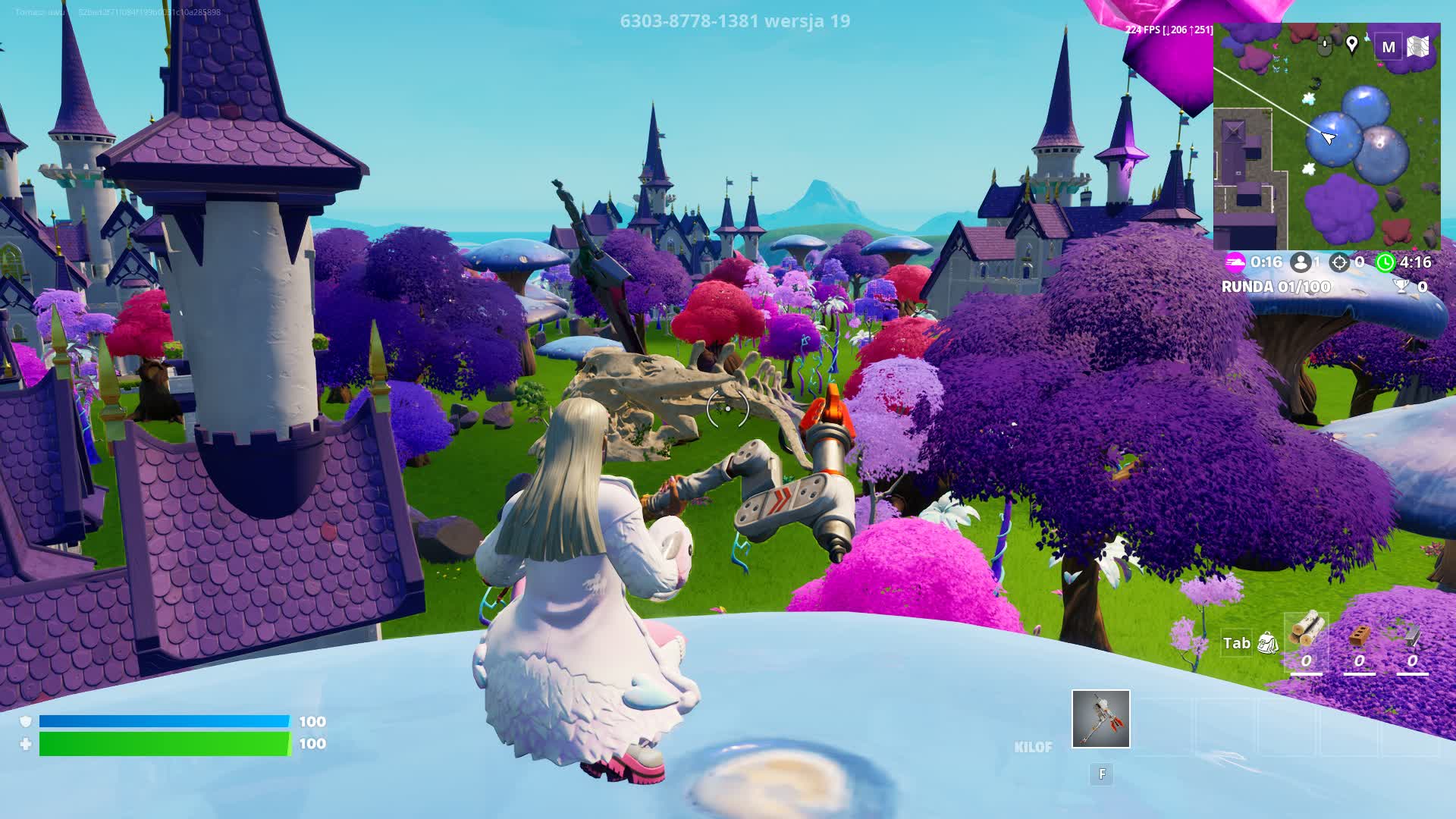Pick the metal building material
Screen dimensions: 1456x819
tap(1412, 635)
